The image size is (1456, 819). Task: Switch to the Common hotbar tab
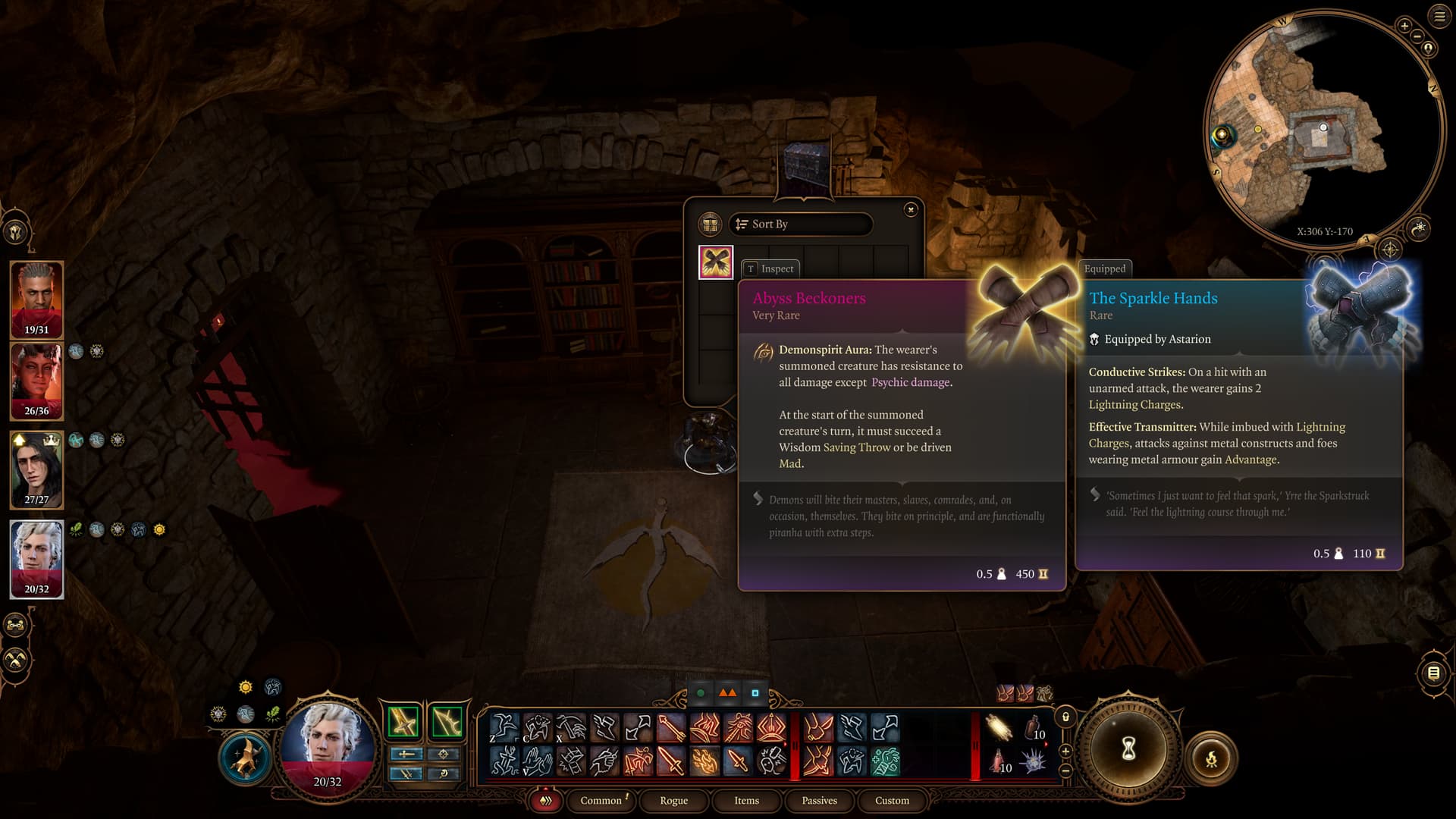click(601, 800)
